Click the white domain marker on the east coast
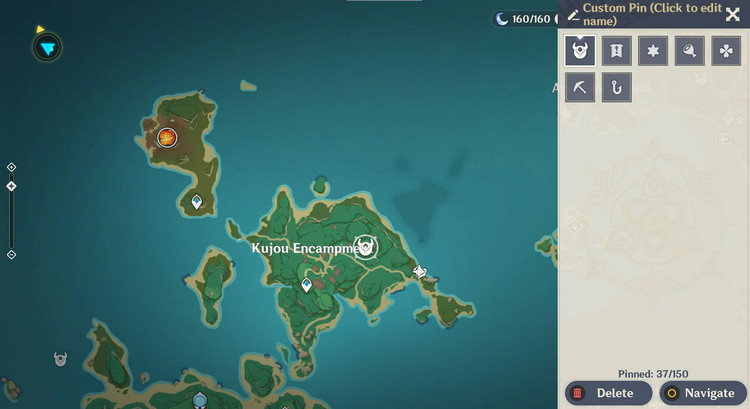750x409 pixels. coord(420,271)
